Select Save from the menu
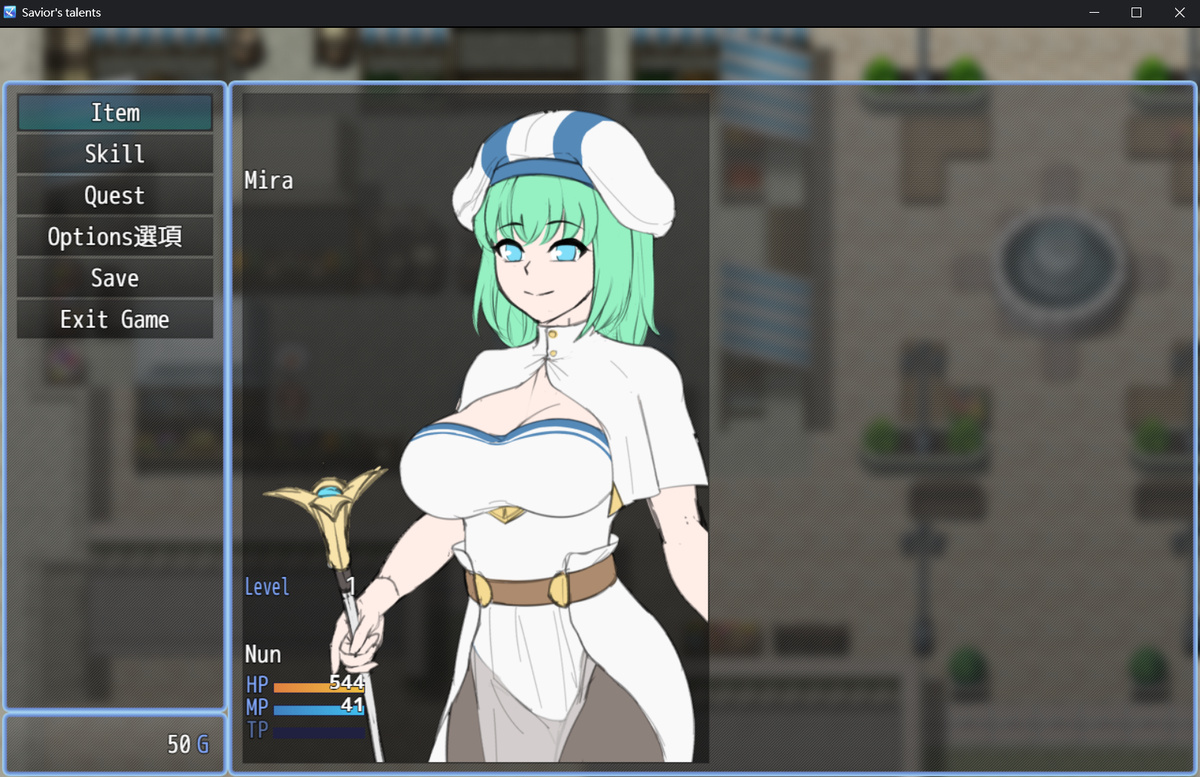This screenshot has height=777, width=1200. click(115, 278)
